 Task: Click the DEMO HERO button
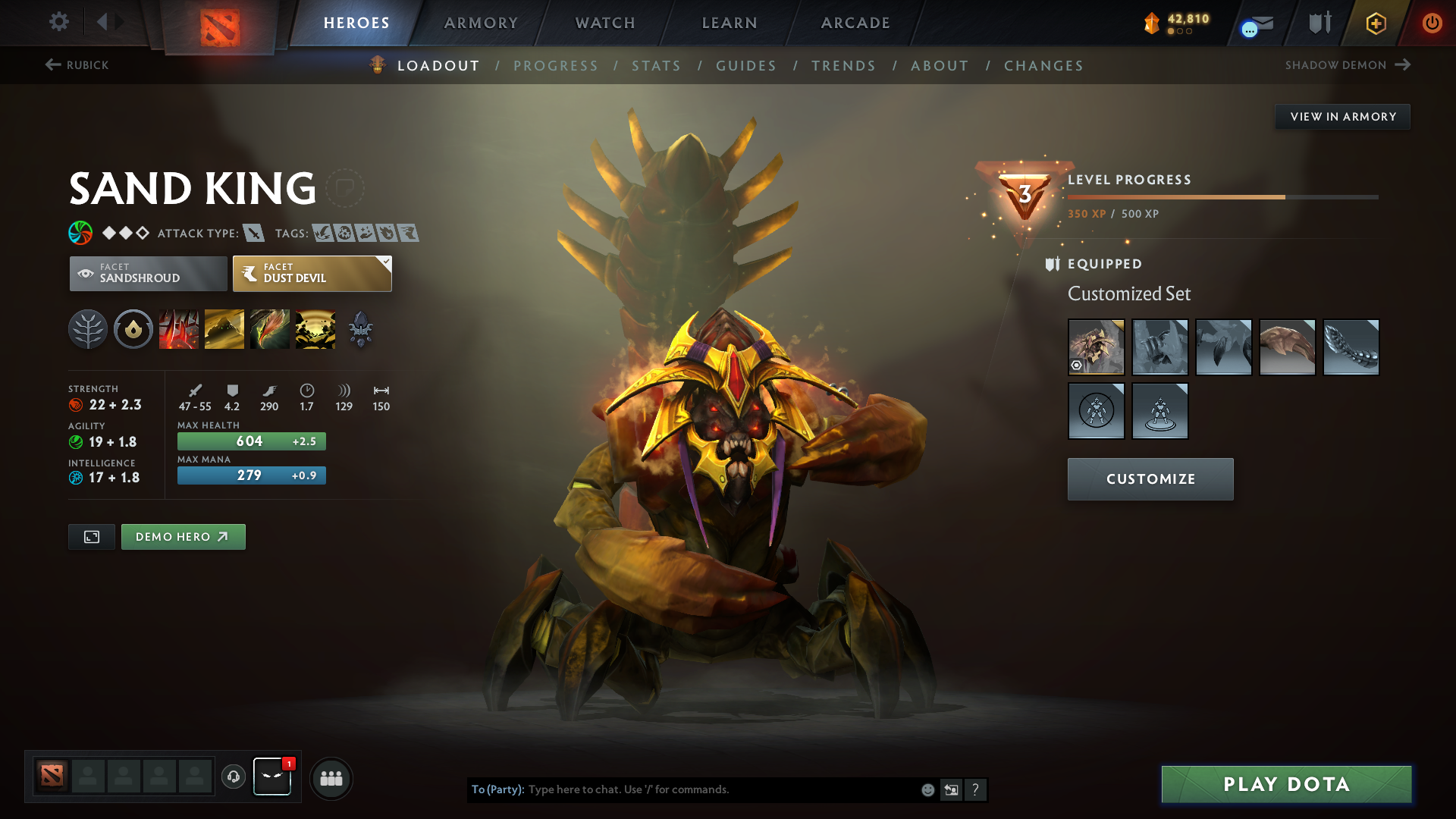point(183,536)
